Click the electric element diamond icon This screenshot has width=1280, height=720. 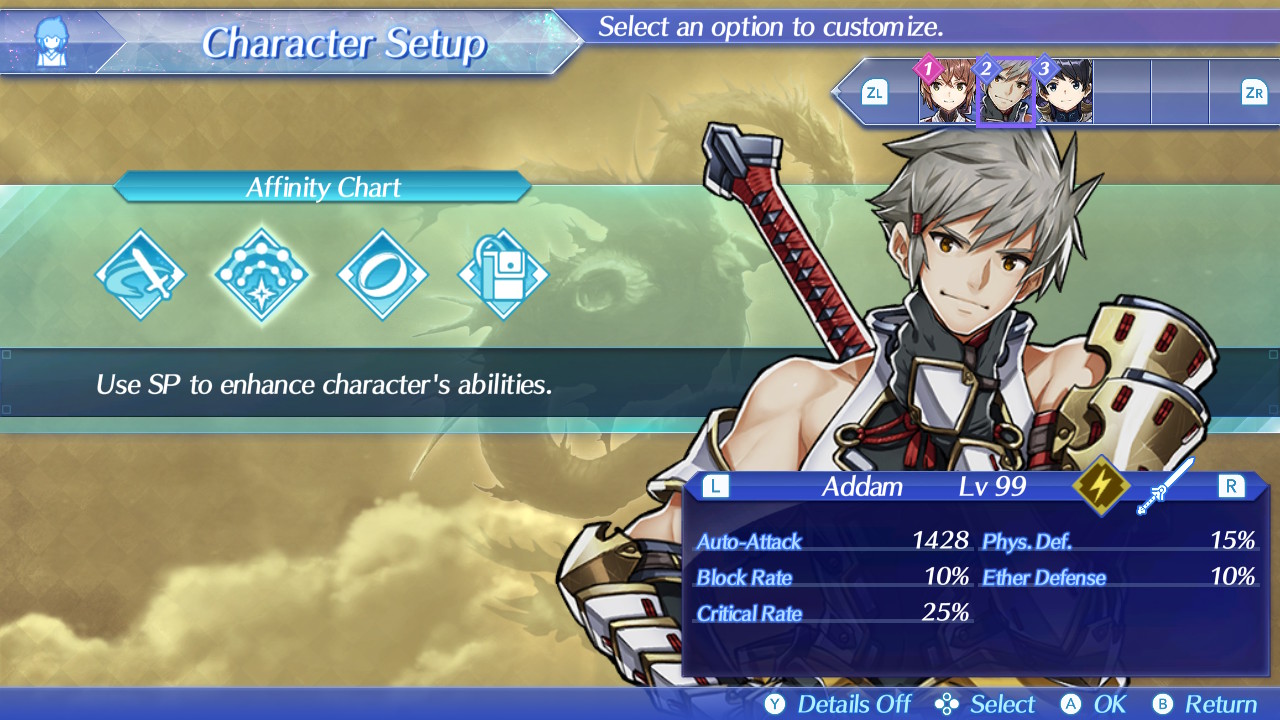click(x=1102, y=488)
